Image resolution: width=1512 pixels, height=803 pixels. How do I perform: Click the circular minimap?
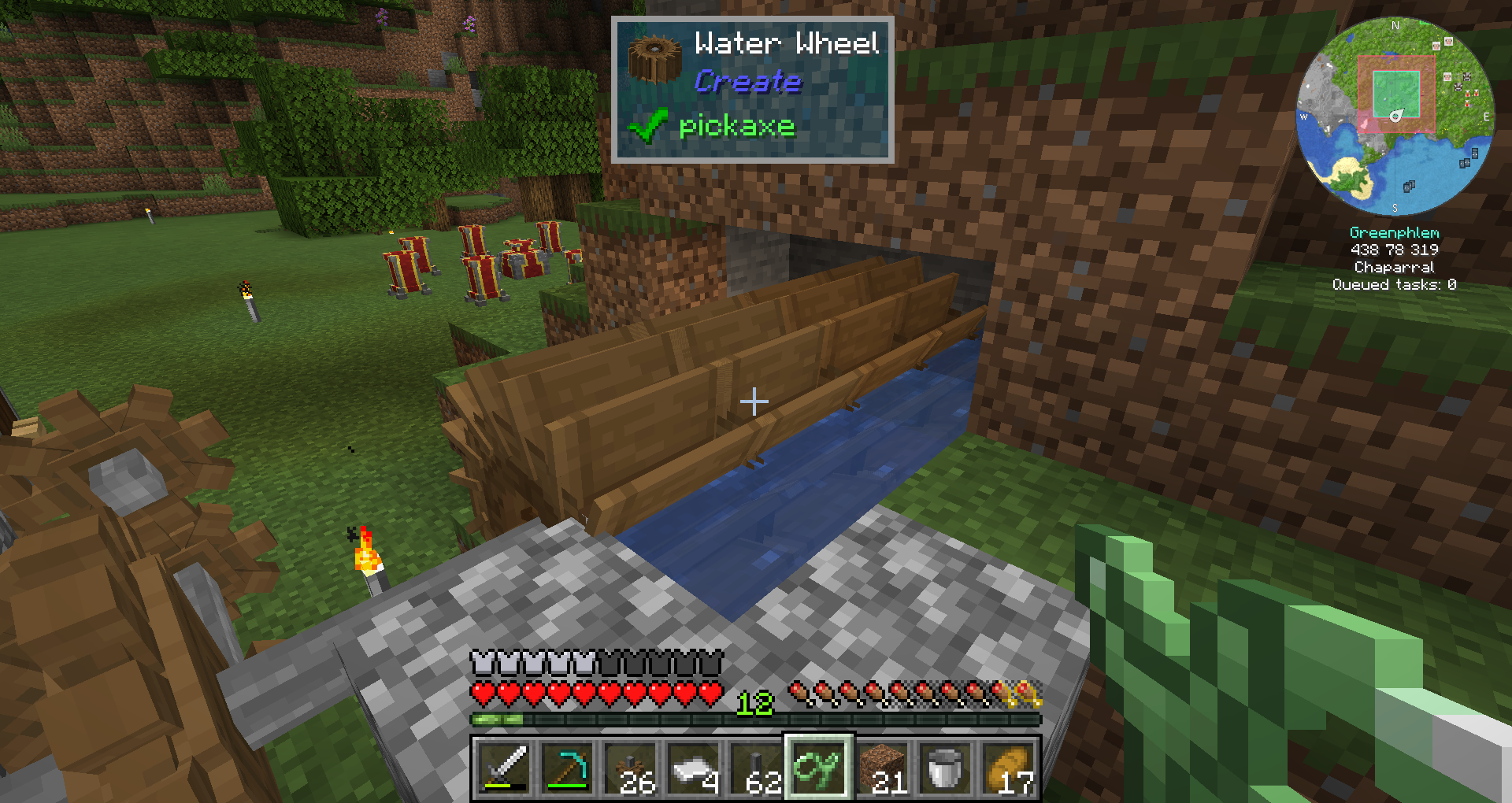(1395, 117)
